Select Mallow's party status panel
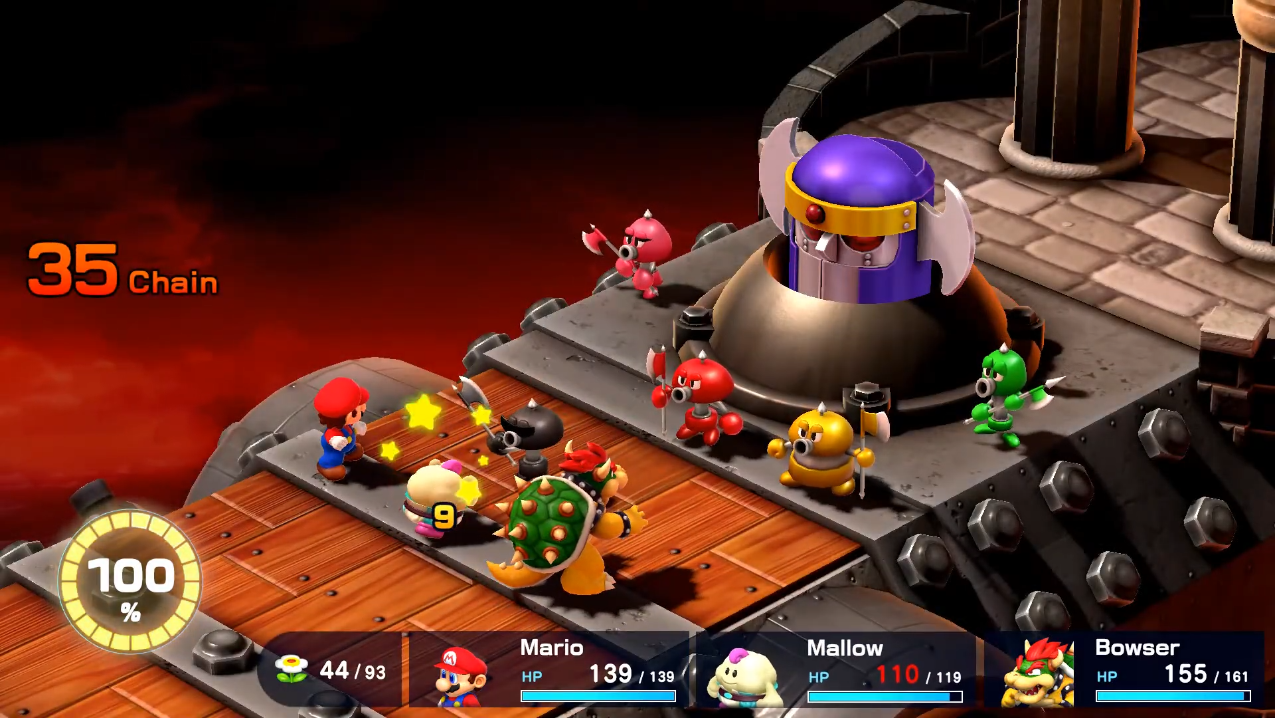Screen dimensions: 1275x718 coord(835,670)
